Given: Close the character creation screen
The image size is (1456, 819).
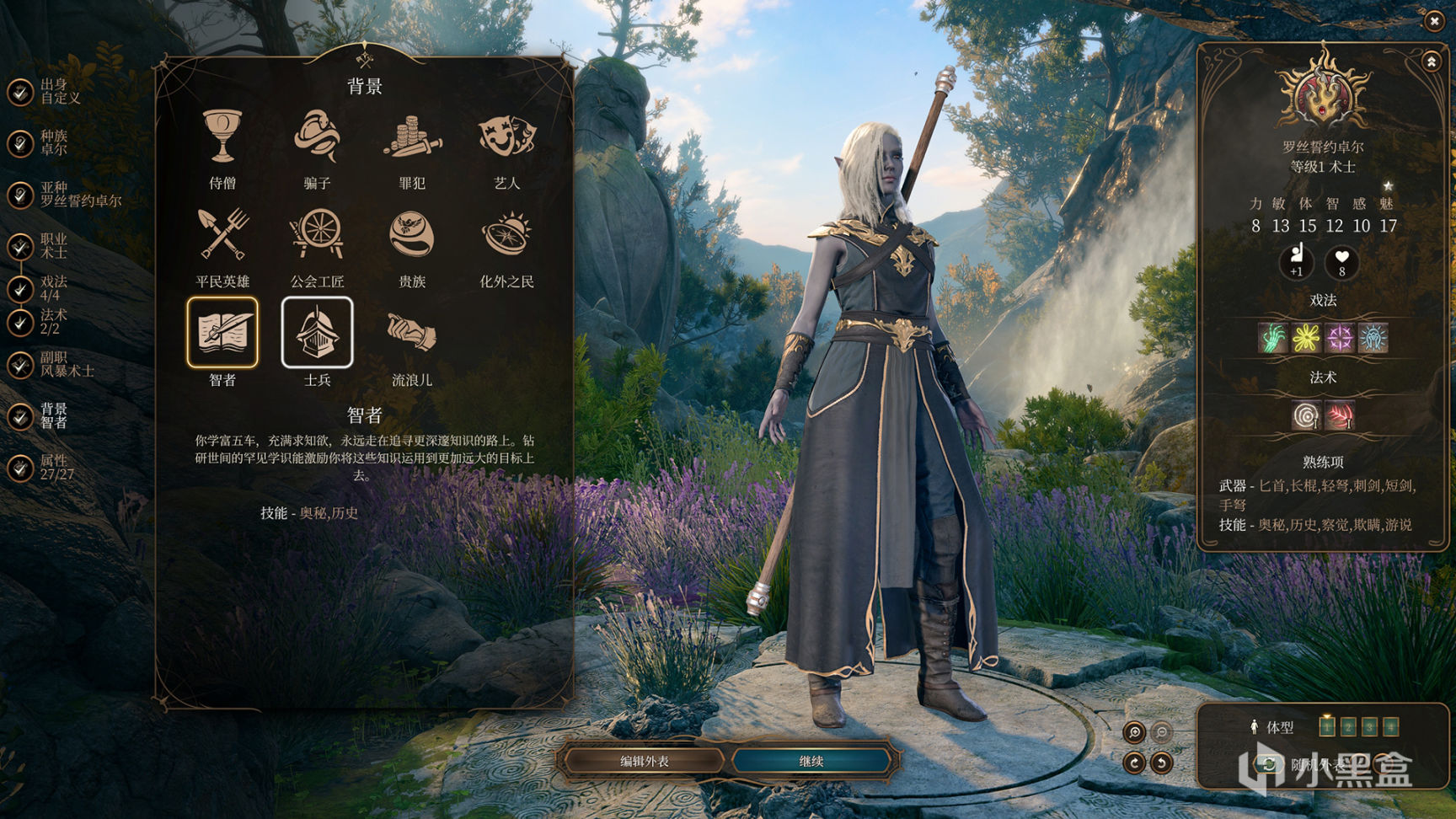Looking at the screenshot, I should 1434,21.
